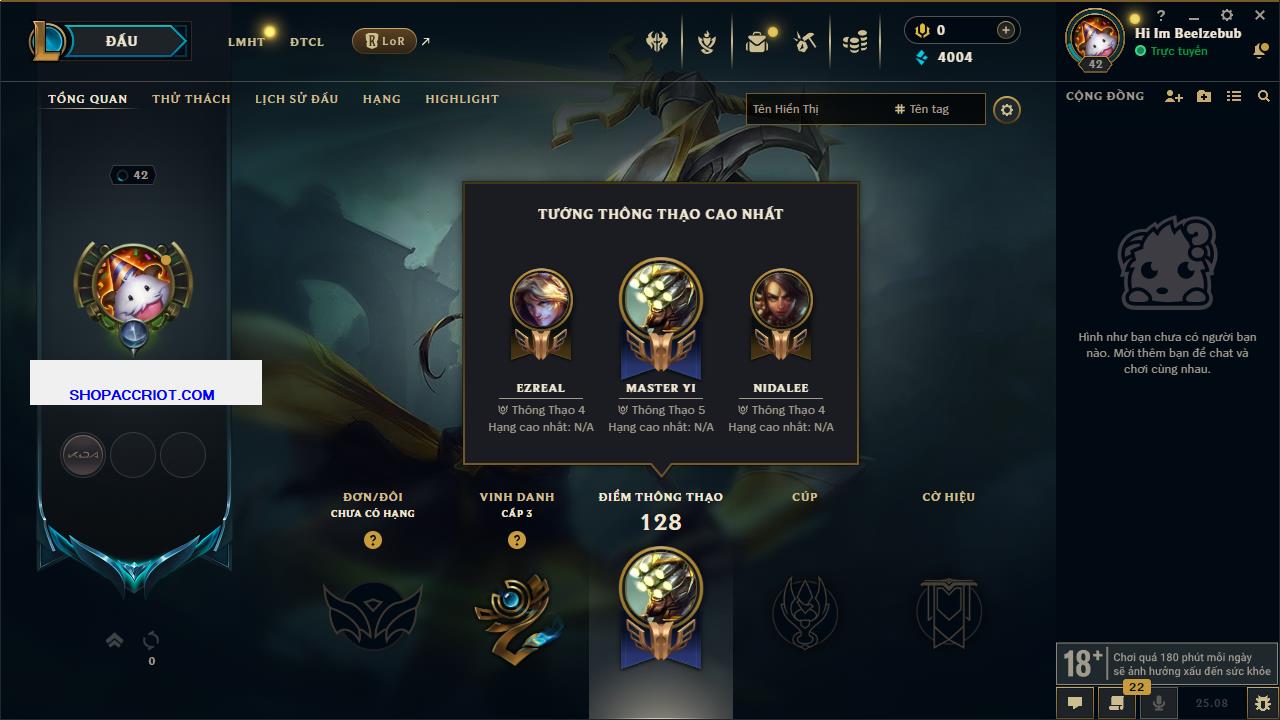Add RP with the plus button
The height and width of the screenshot is (720, 1280).
[1005, 30]
